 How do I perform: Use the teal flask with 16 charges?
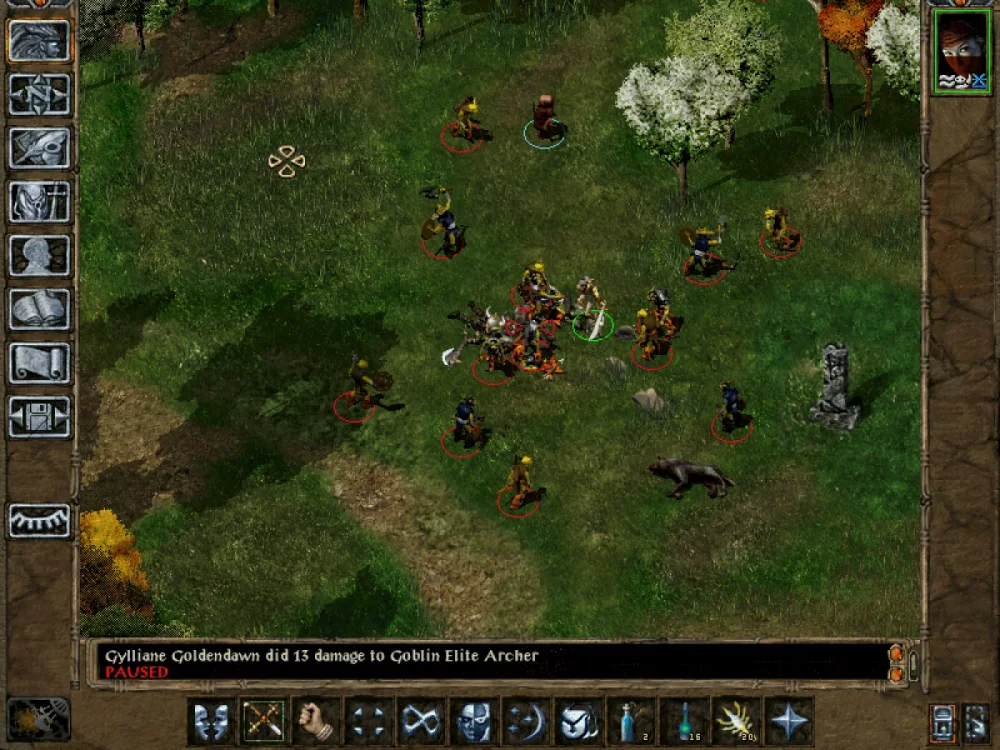(x=684, y=721)
